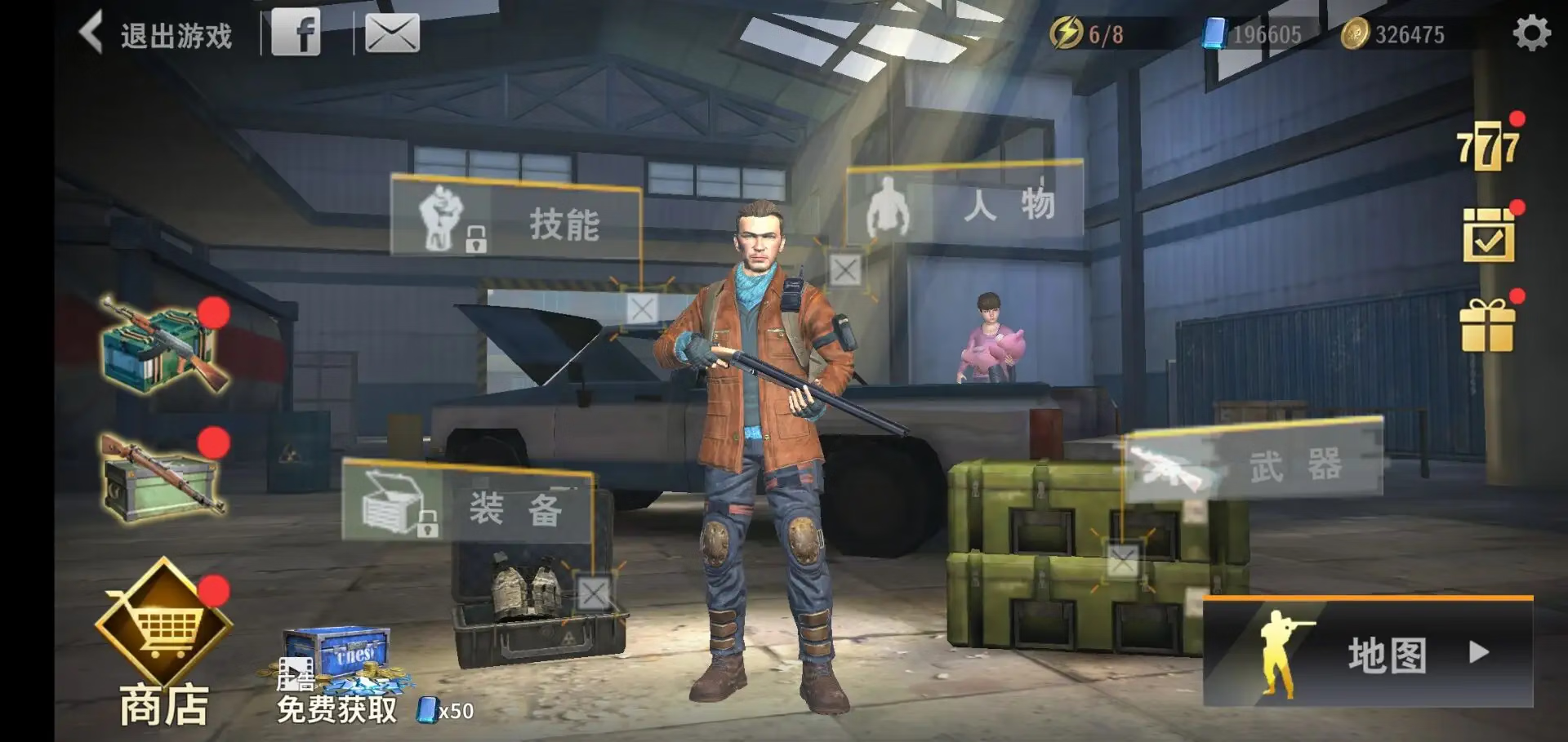Screen dimensions: 1568x742
Task: Open the mail envelope inbox
Action: [x=392, y=33]
